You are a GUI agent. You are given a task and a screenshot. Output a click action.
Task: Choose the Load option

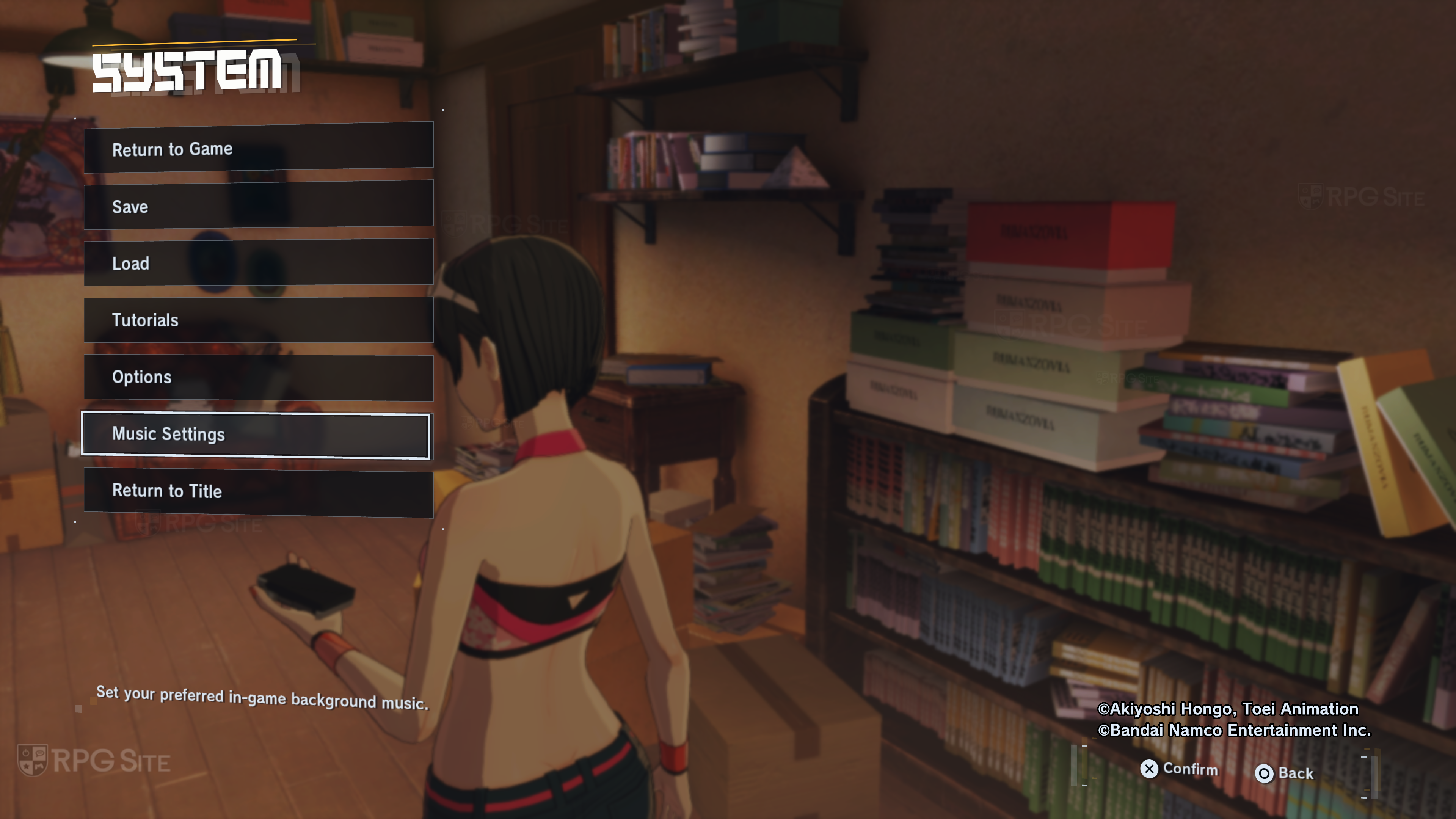[258, 263]
